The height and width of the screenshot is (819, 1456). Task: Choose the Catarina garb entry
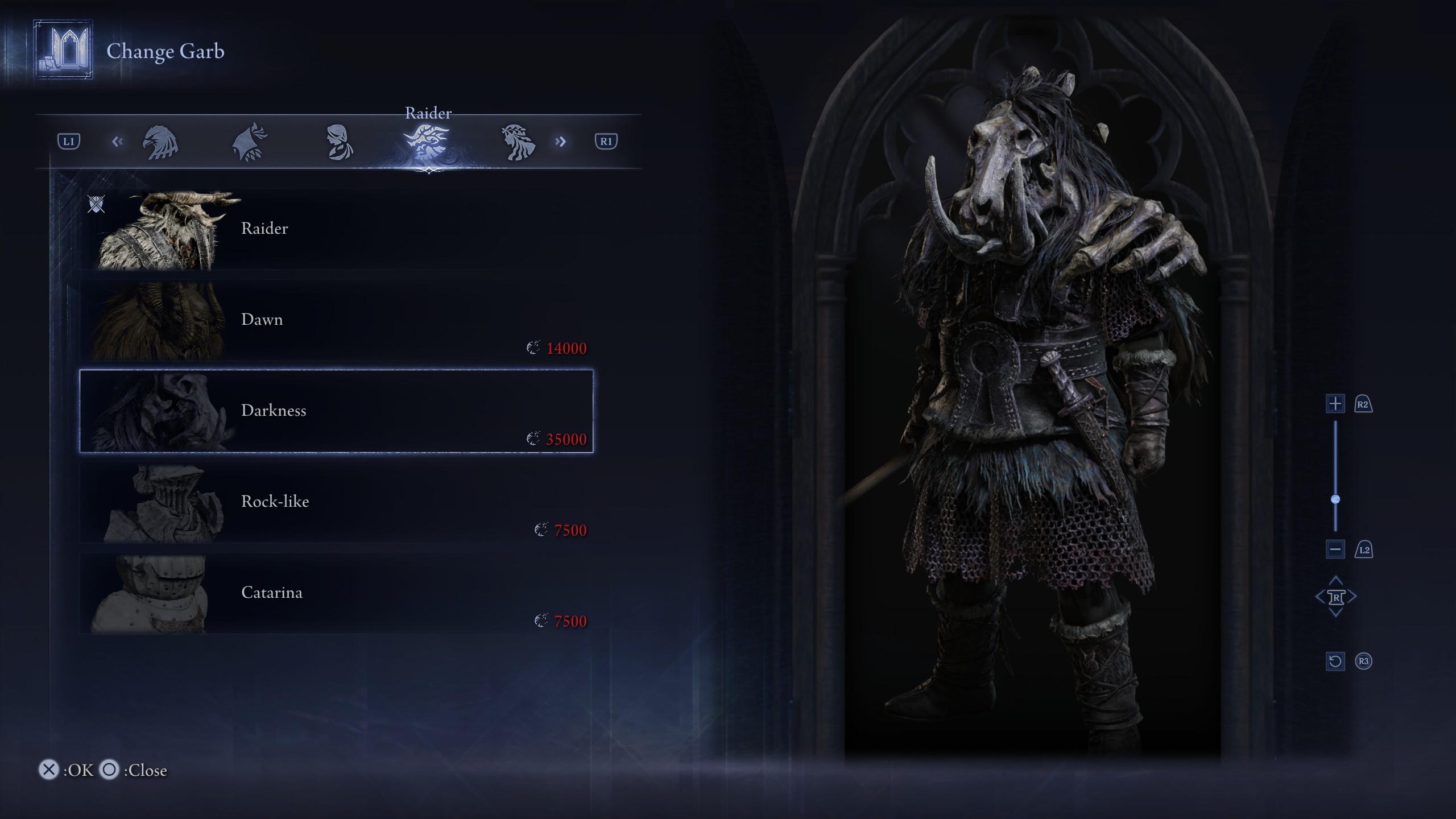336,593
